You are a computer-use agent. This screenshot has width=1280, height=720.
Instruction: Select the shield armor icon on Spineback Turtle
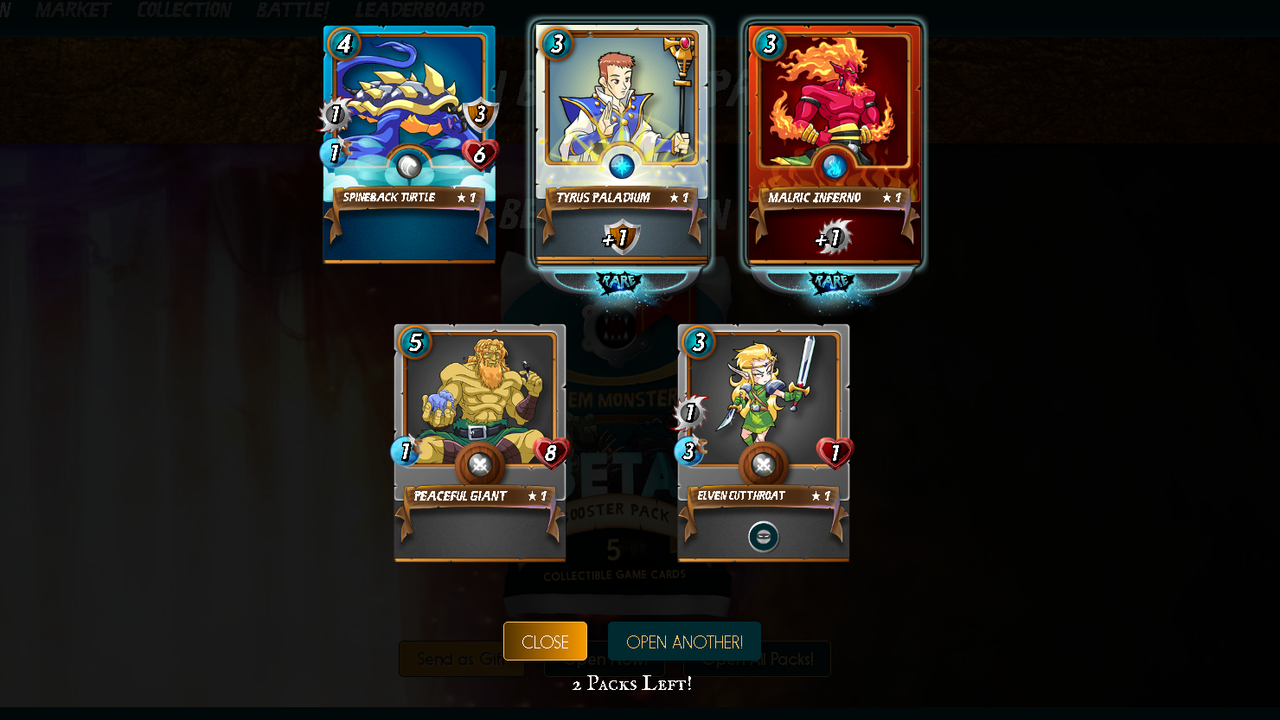(x=481, y=114)
